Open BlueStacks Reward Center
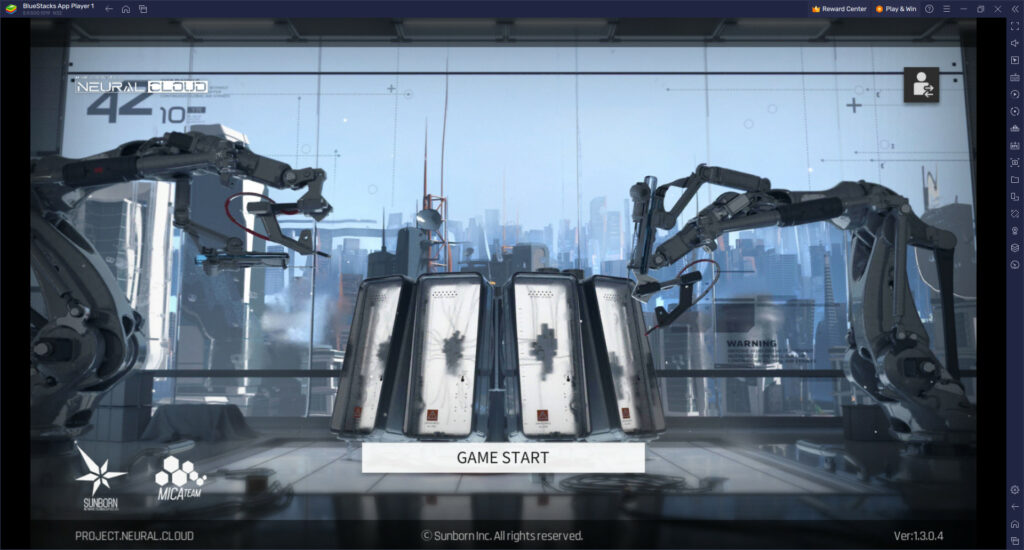 [x=839, y=9]
